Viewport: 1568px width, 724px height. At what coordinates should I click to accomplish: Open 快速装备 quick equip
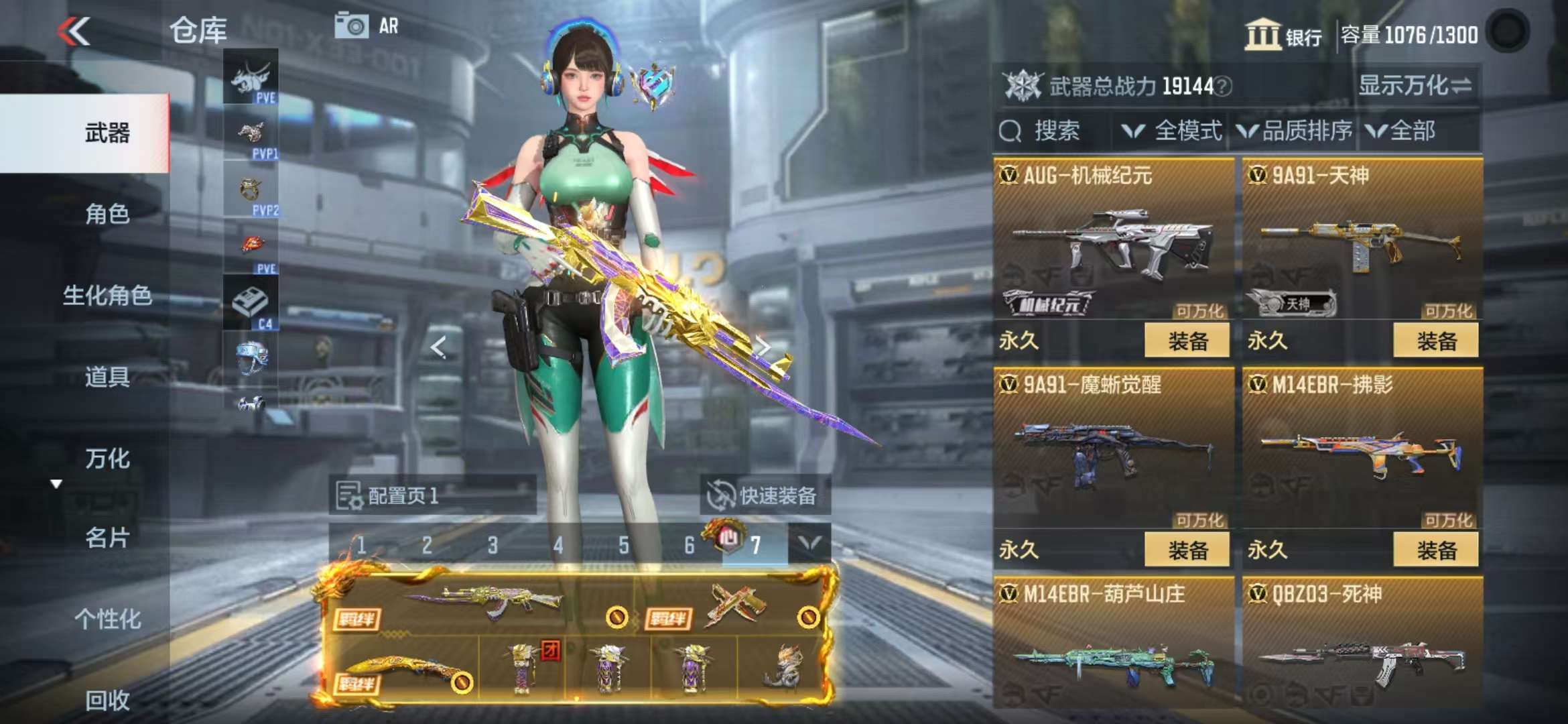point(765,496)
